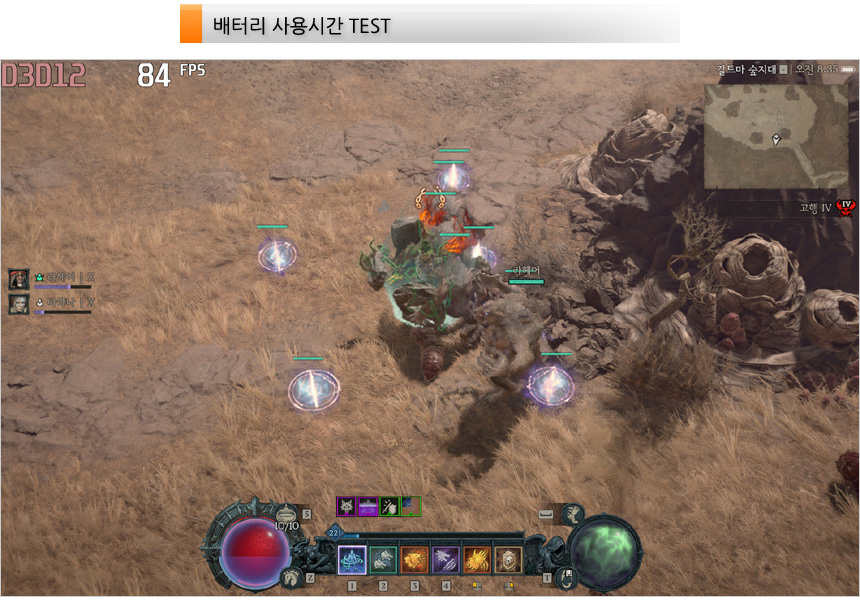Click the Torment IV red skull icon
The image size is (860, 601).
846,207
